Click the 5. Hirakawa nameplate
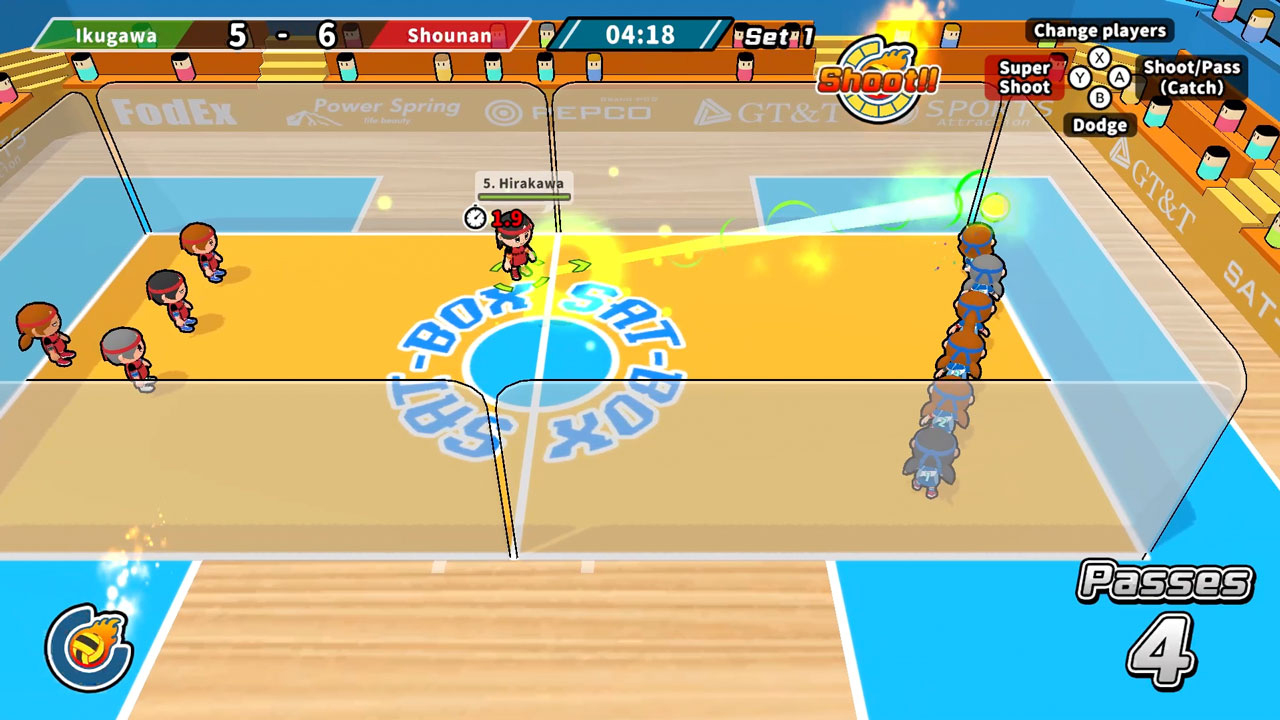1280x720 pixels. [521, 183]
